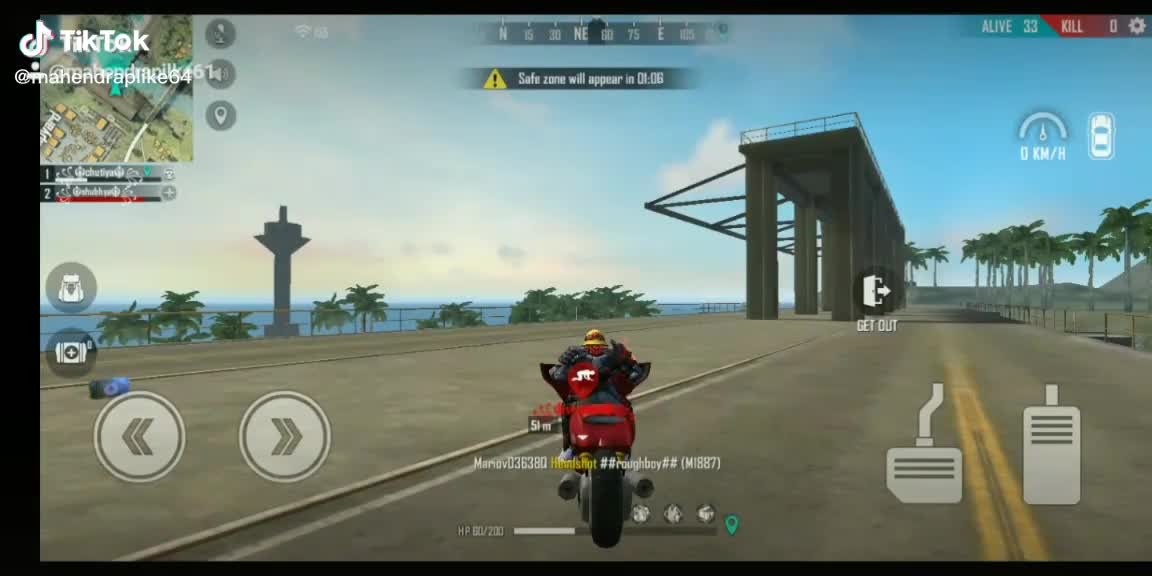Screen dimensions: 1152x576
Task: Open the settings gear
Action: [1137, 26]
